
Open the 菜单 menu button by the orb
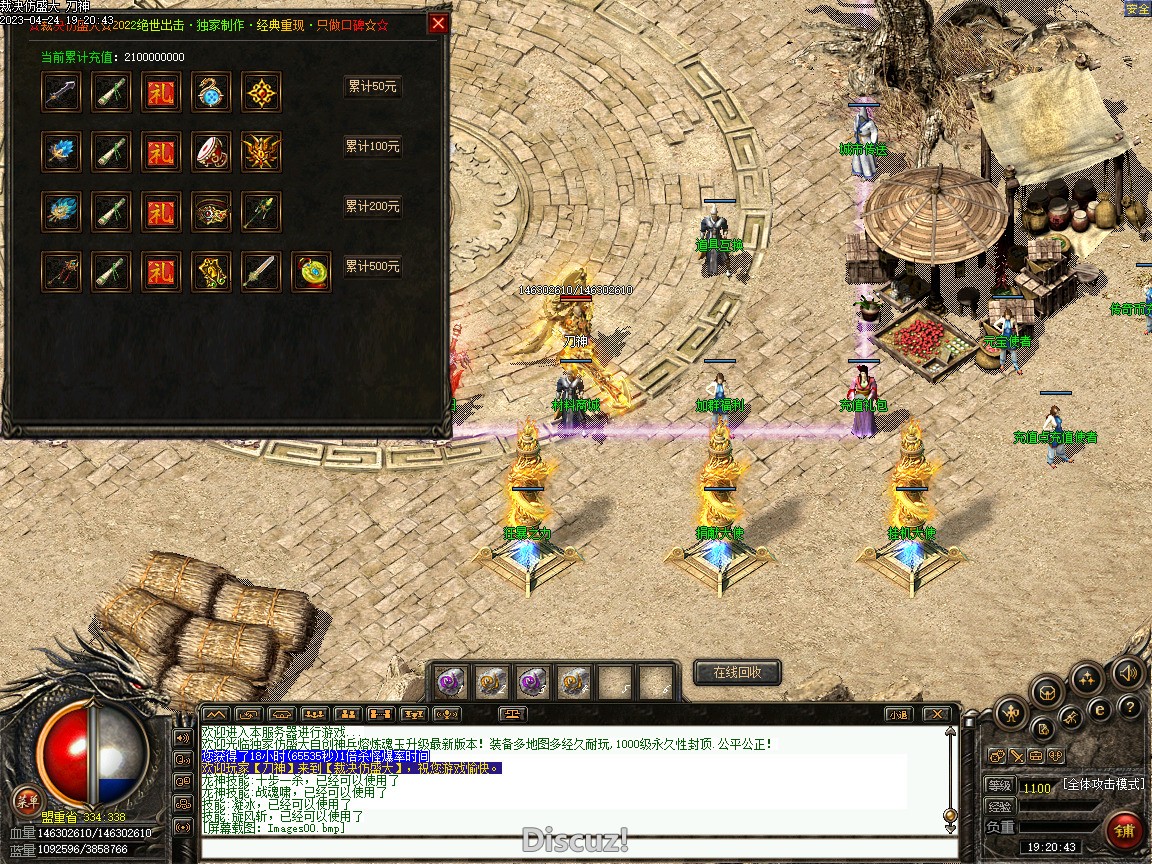coord(27,800)
